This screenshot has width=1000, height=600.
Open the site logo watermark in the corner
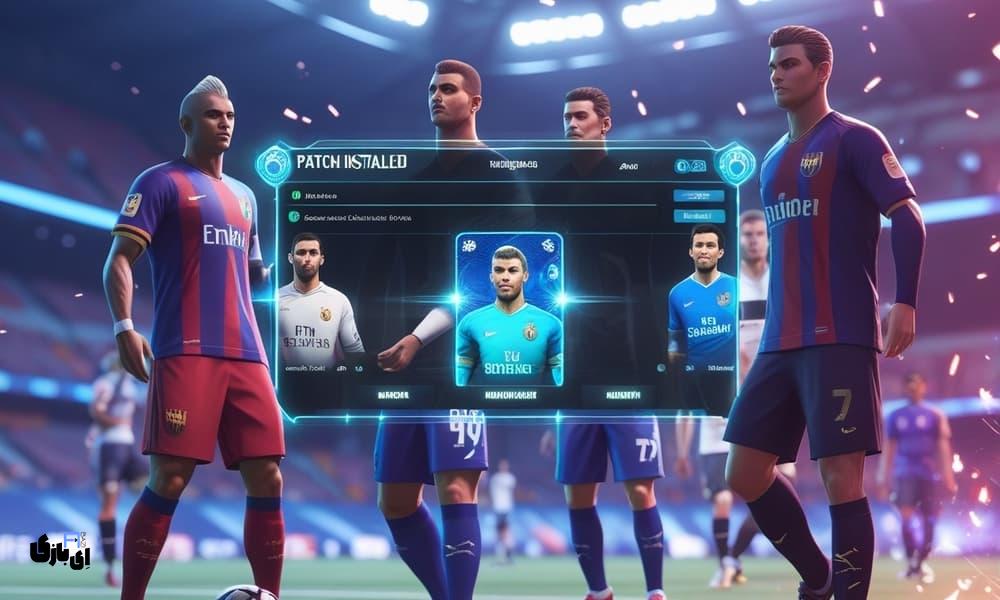62,549
